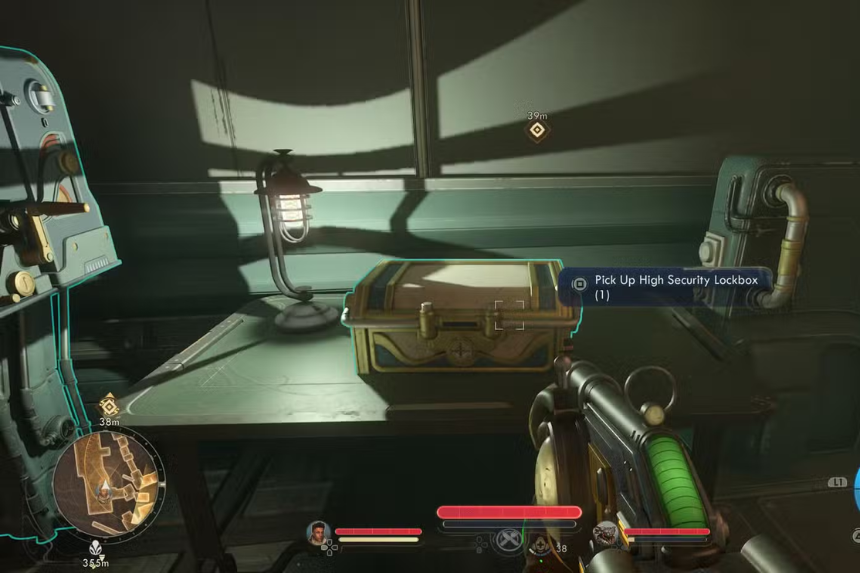Select the 39m quest objective marker
The width and height of the screenshot is (860, 573).
[x=538, y=129]
